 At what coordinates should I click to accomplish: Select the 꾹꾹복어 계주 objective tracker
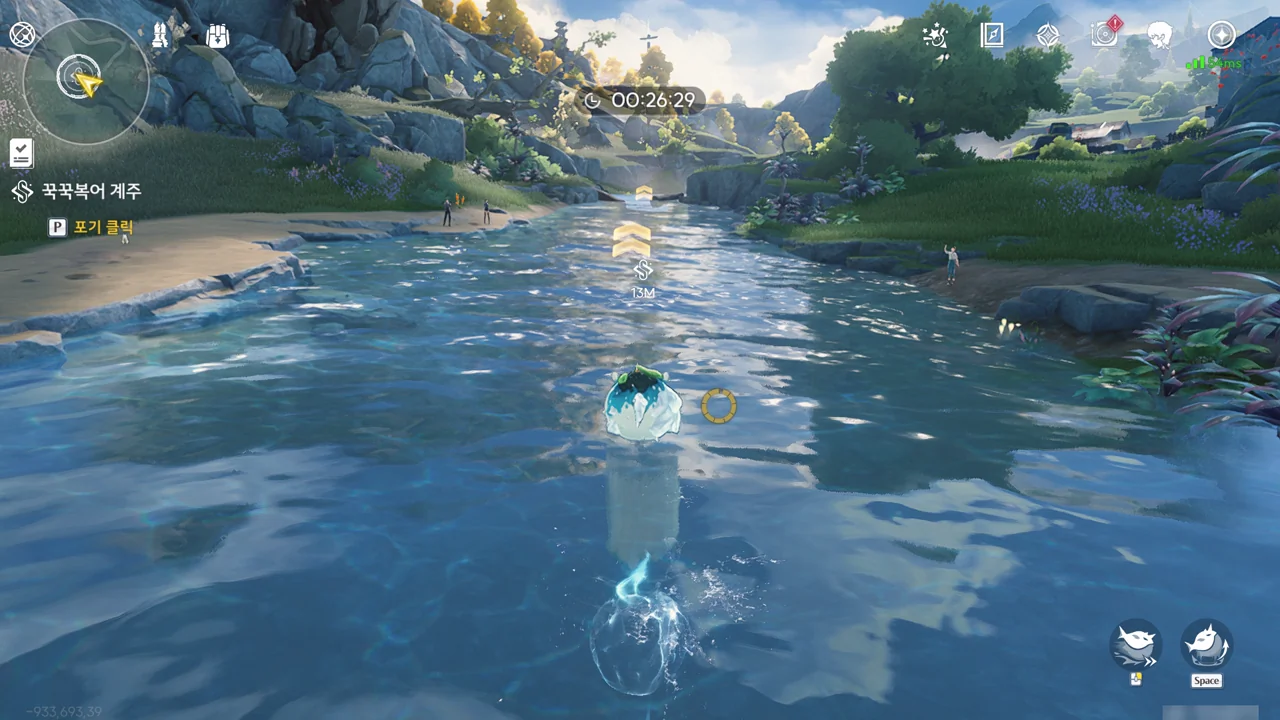point(90,191)
